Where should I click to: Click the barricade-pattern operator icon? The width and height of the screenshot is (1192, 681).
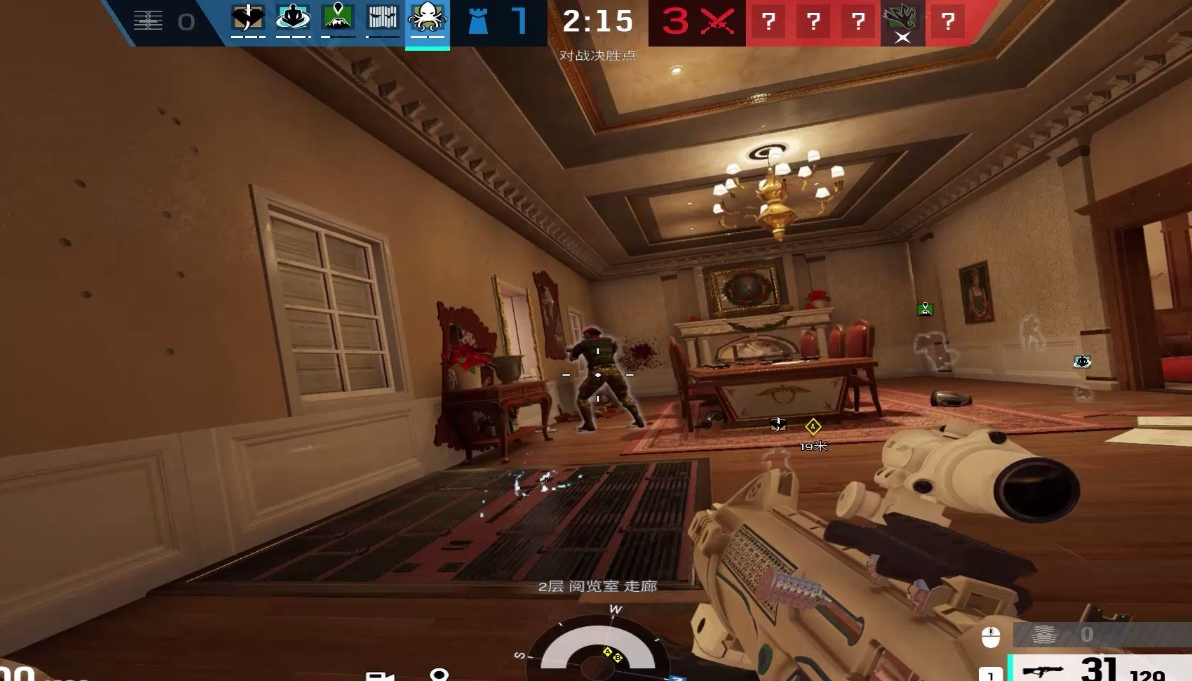(x=382, y=19)
